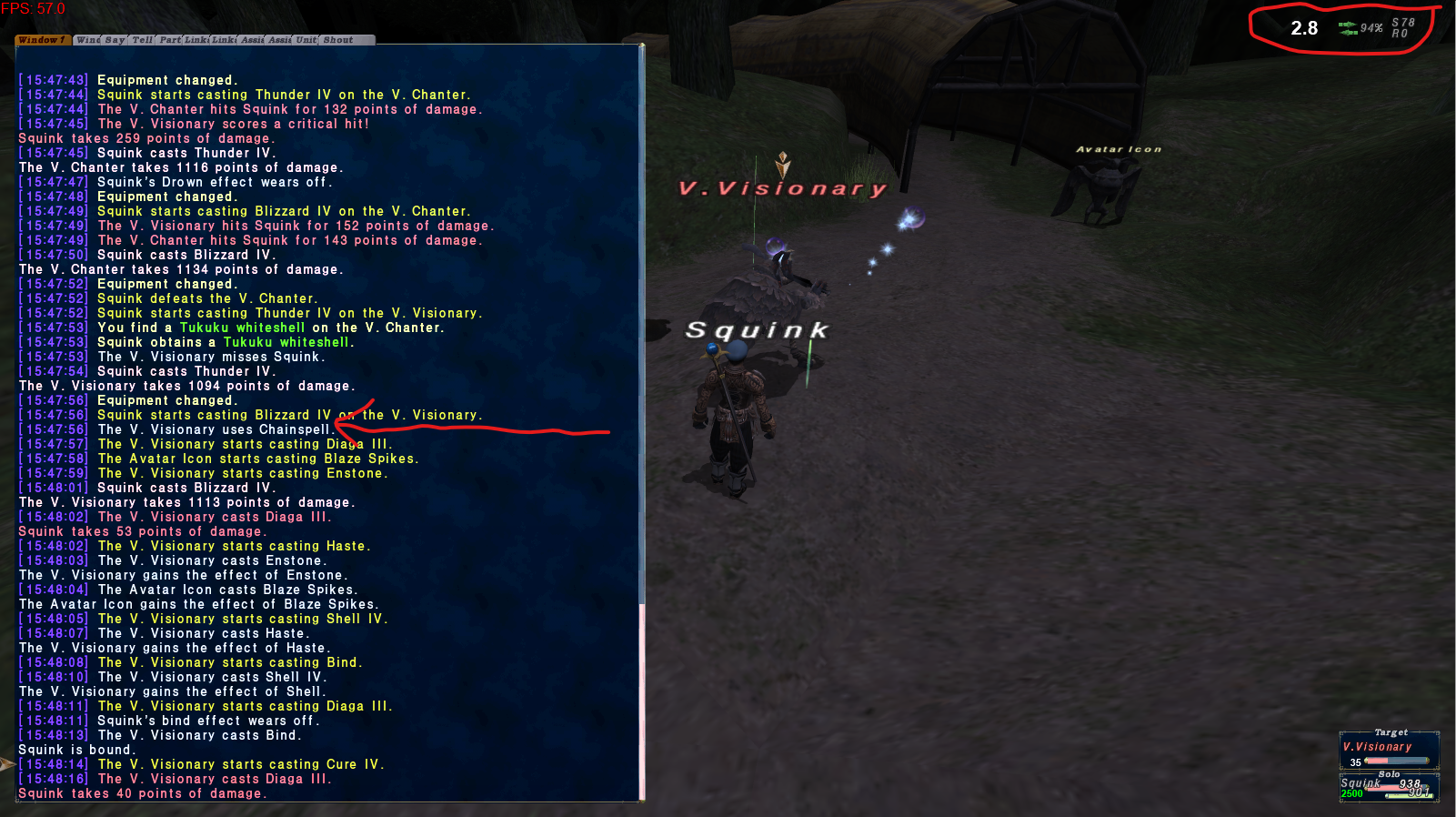This screenshot has width=1456, height=817.
Task: Click the 94% network quality indicator
Action: coord(1371,29)
